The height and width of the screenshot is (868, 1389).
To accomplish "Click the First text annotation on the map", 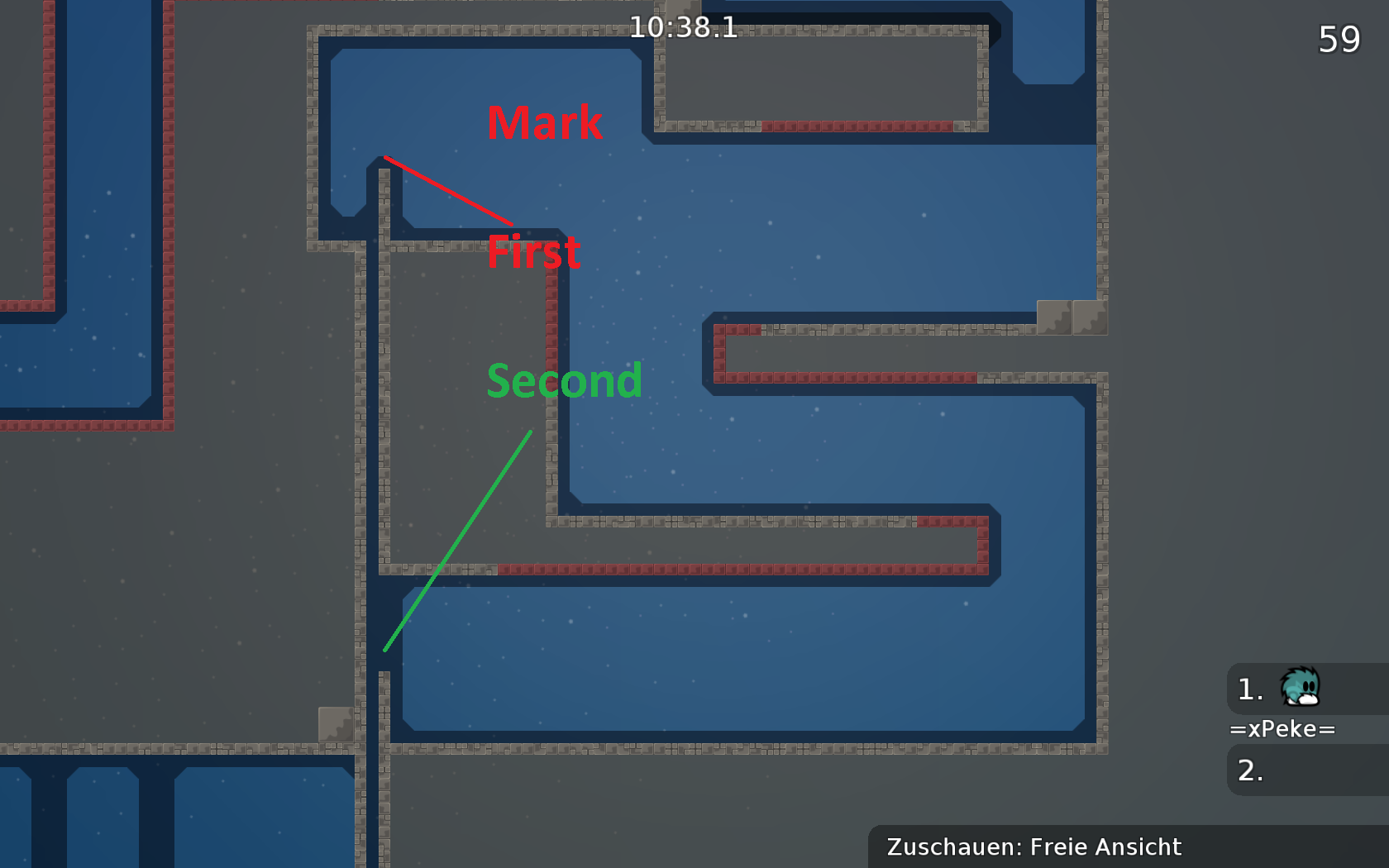I will 534,253.
